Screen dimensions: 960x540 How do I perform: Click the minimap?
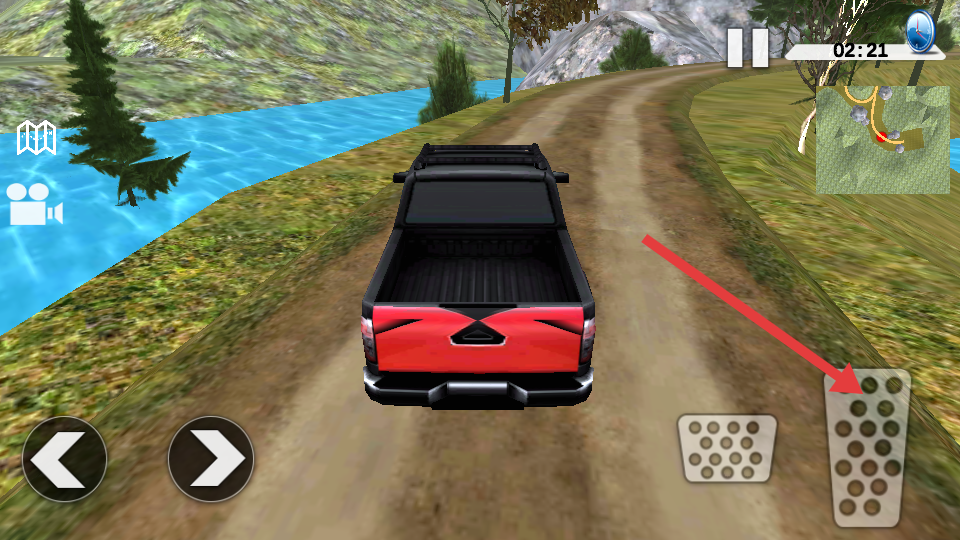pyautogui.click(x=882, y=139)
